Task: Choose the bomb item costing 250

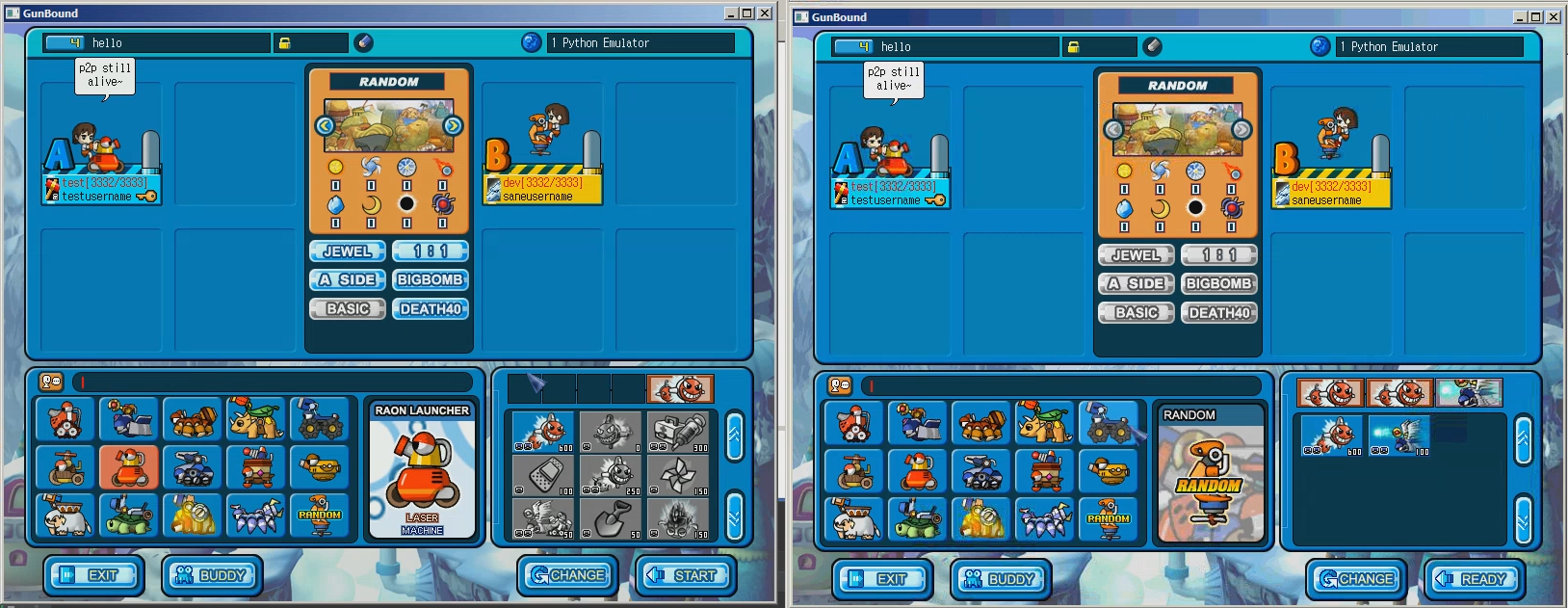Action: pyautogui.click(x=611, y=476)
